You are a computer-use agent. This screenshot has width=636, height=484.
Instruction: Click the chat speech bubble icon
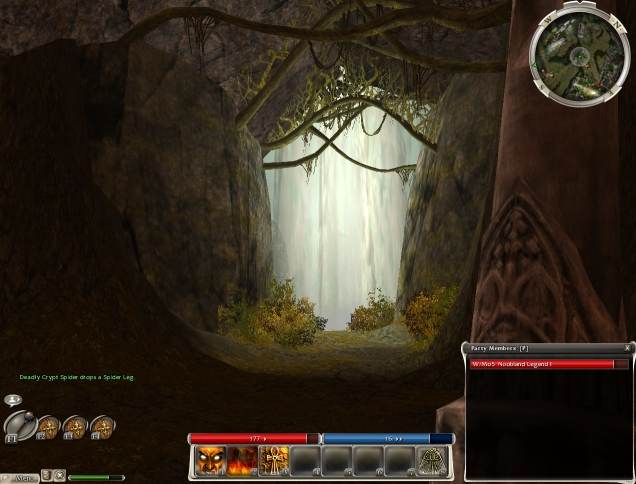[14, 399]
